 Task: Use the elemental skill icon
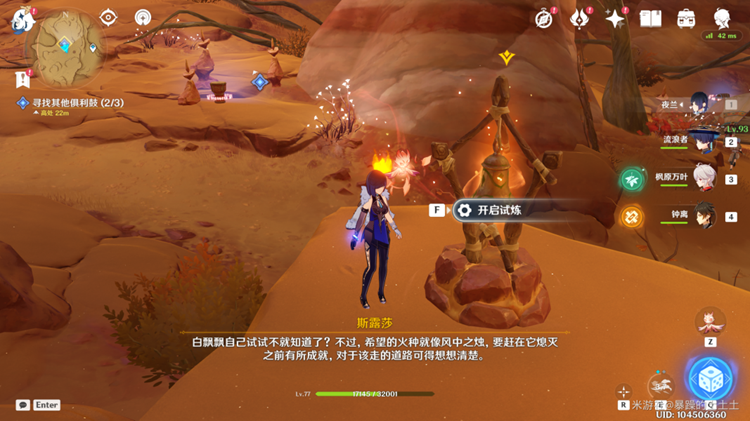tap(660, 384)
